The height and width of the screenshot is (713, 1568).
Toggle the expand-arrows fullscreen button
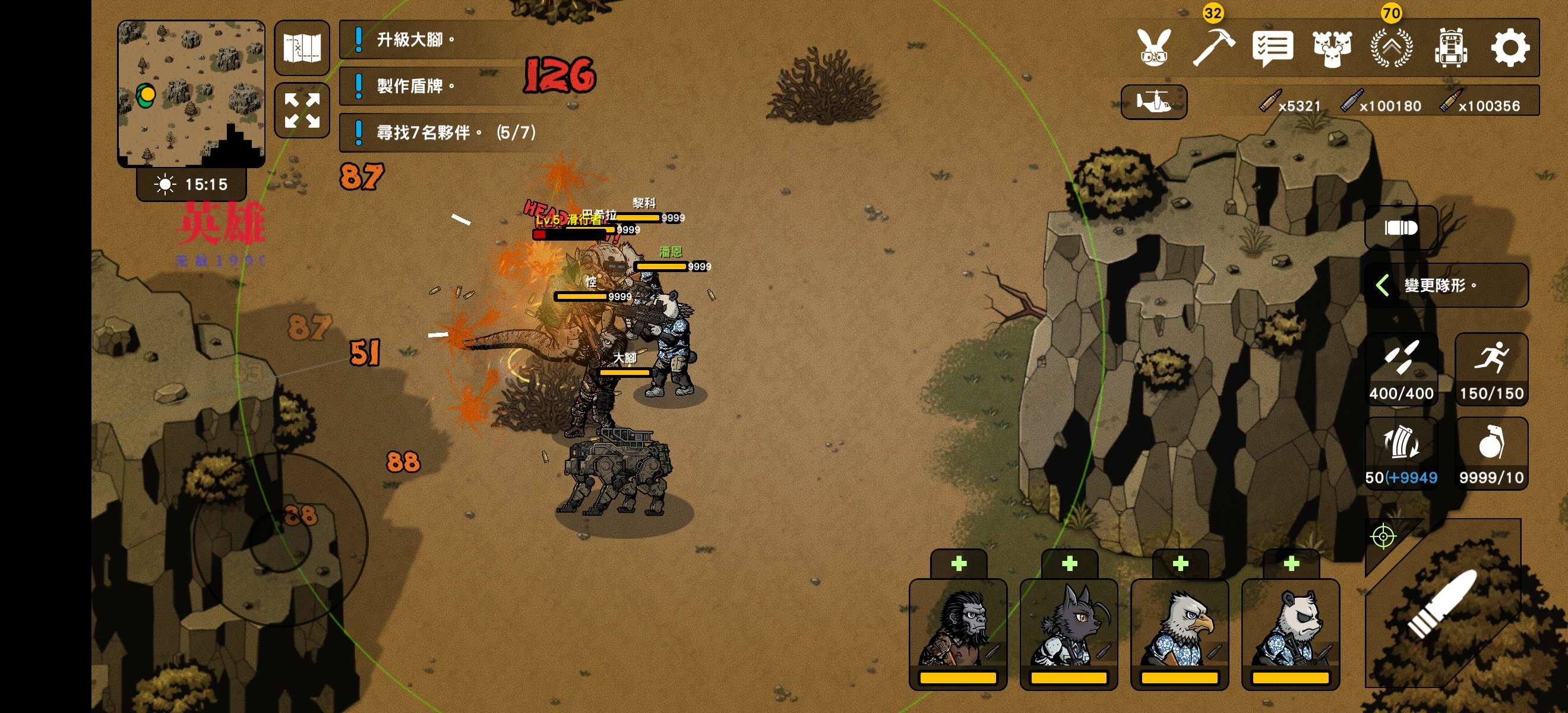tap(302, 110)
